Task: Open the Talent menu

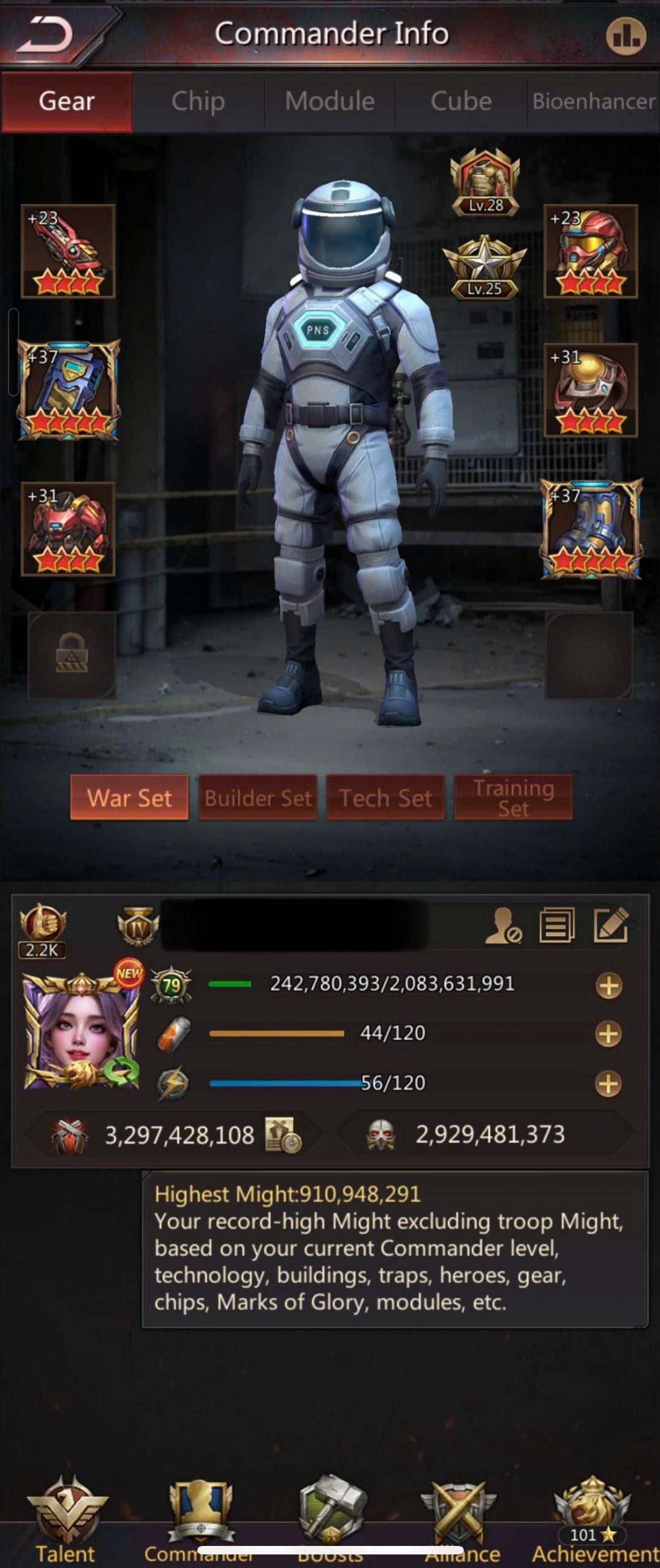Action: pyautogui.click(x=65, y=1519)
